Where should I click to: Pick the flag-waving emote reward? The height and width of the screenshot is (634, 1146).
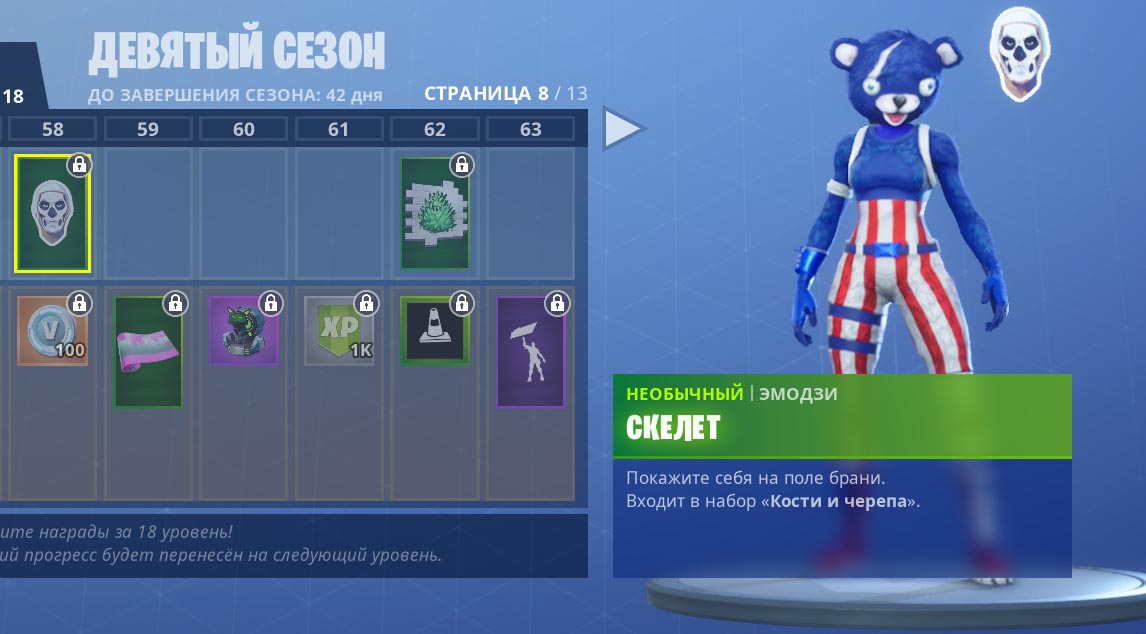[x=530, y=351]
